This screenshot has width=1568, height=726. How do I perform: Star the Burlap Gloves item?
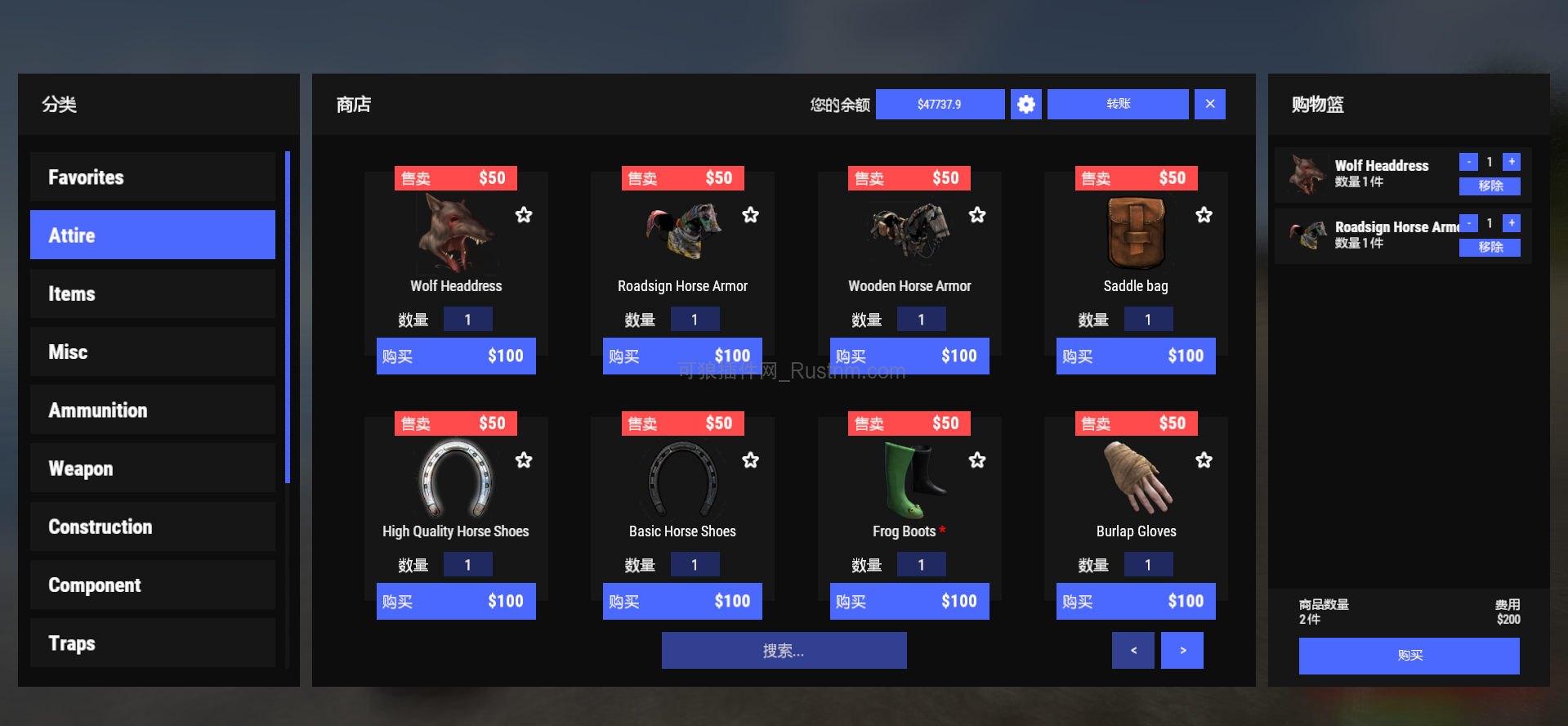(1204, 459)
